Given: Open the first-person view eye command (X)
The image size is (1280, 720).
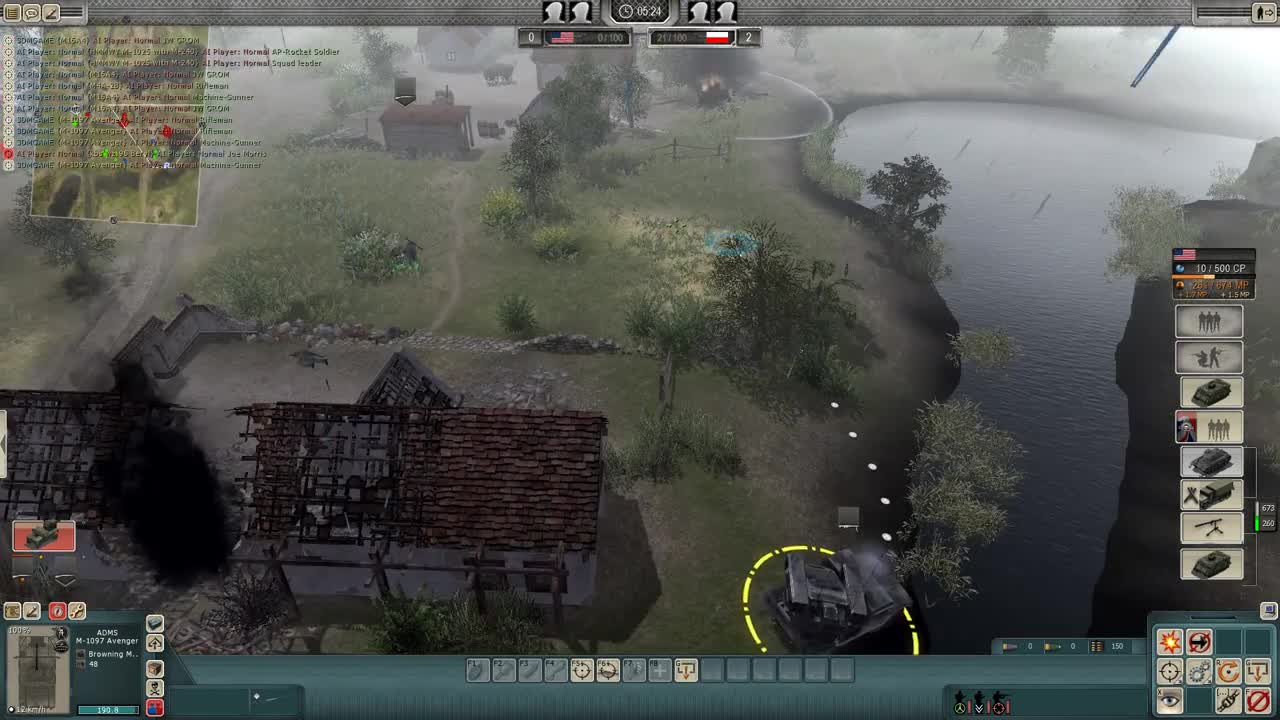Looking at the screenshot, I should coord(1170,700).
